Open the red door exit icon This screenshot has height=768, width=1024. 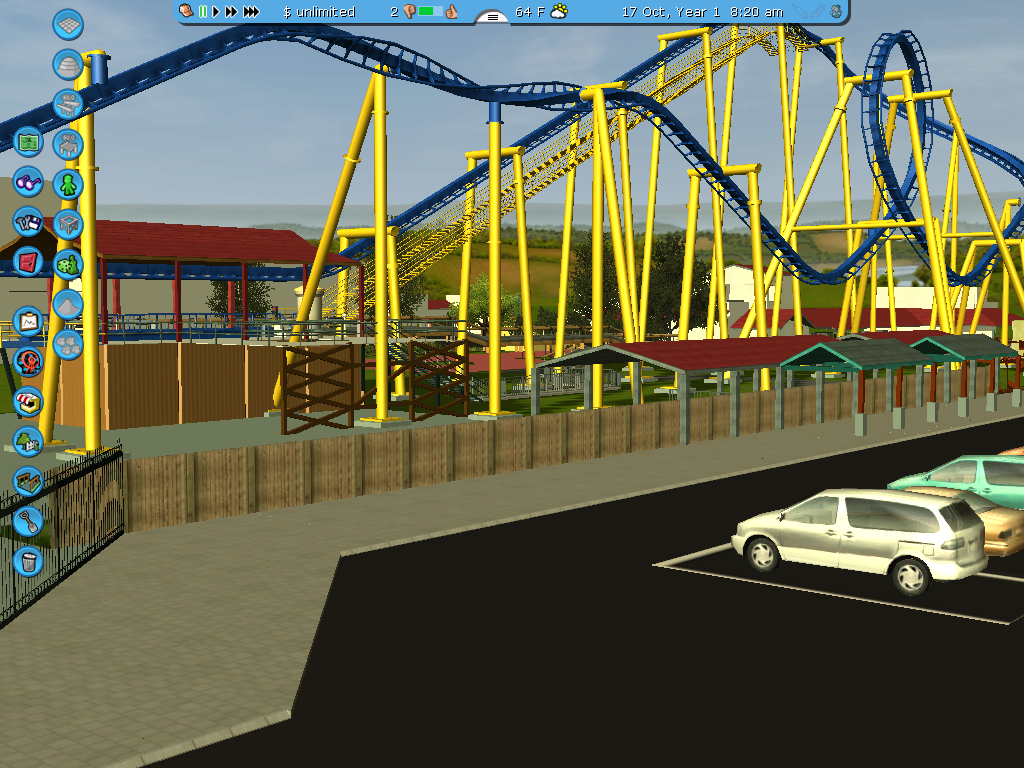click(x=28, y=262)
